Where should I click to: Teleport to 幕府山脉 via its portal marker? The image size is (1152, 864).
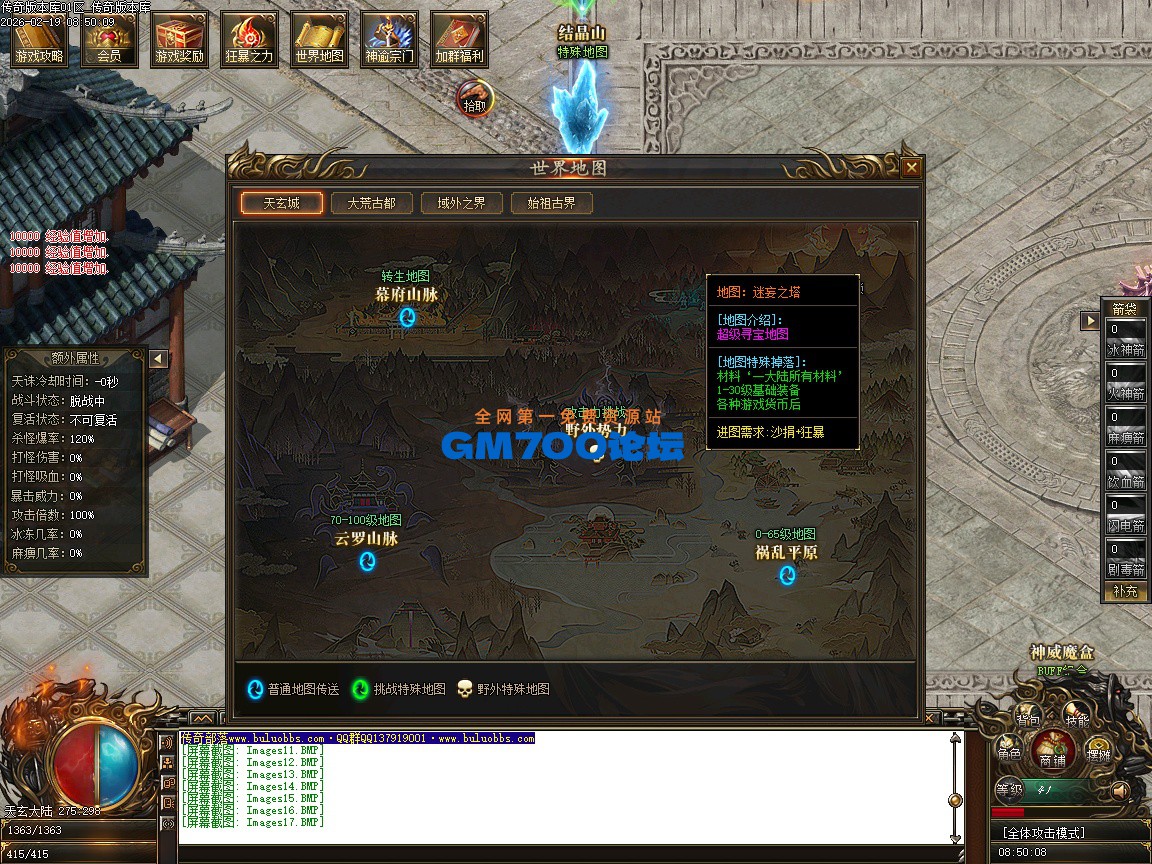tap(407, 318)
